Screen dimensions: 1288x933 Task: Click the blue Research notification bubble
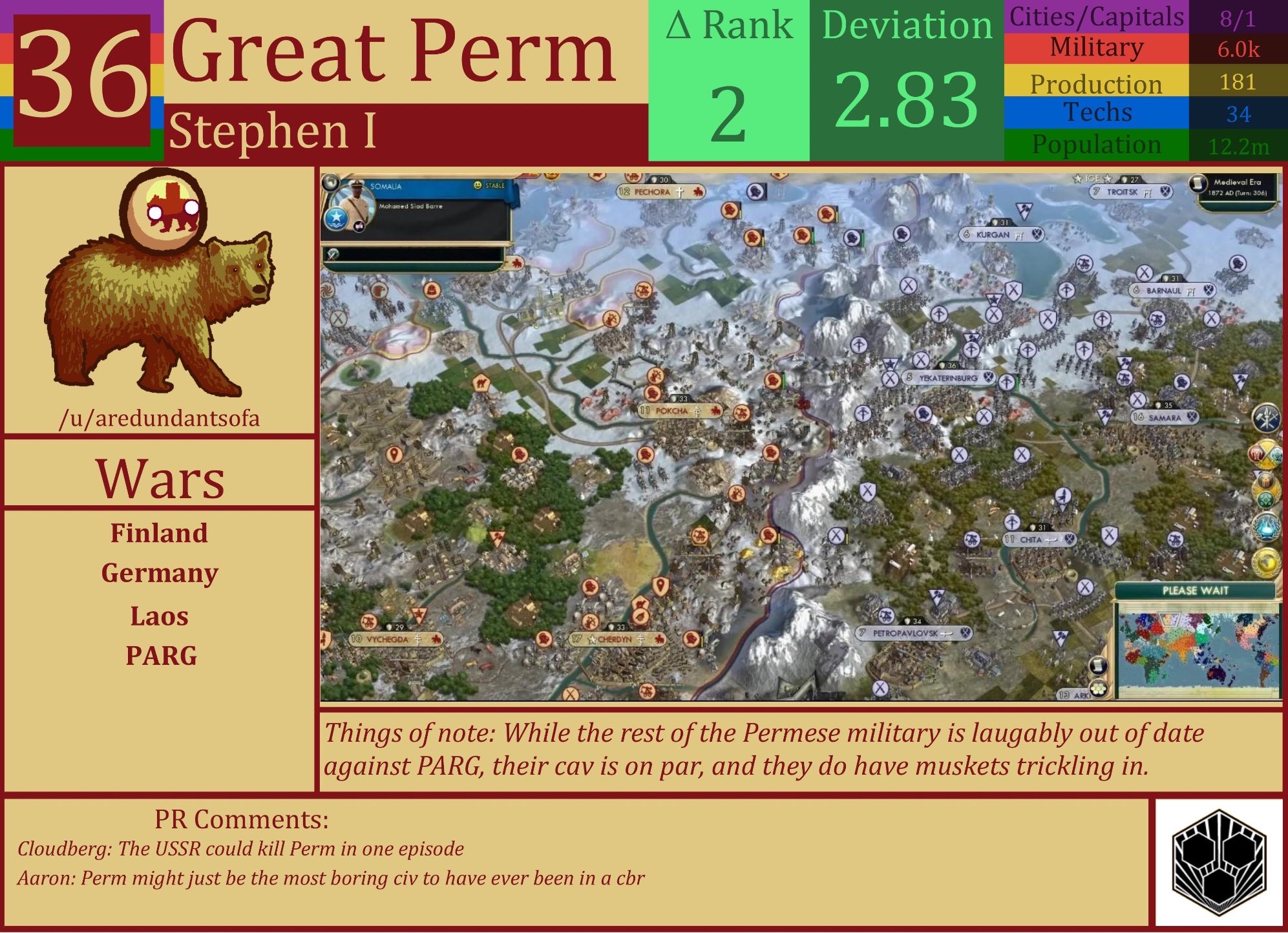coord(1267,527)
